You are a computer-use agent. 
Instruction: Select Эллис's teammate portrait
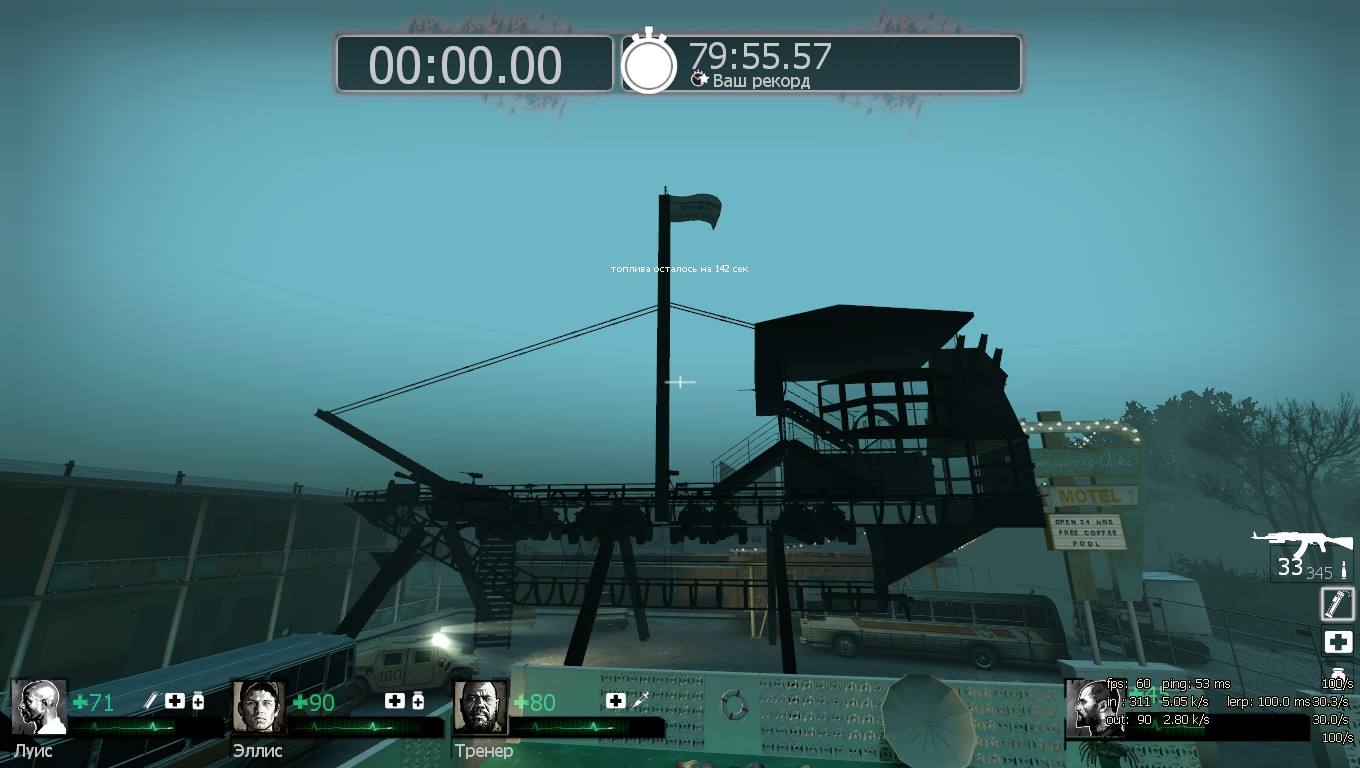(x=260, y=707)
